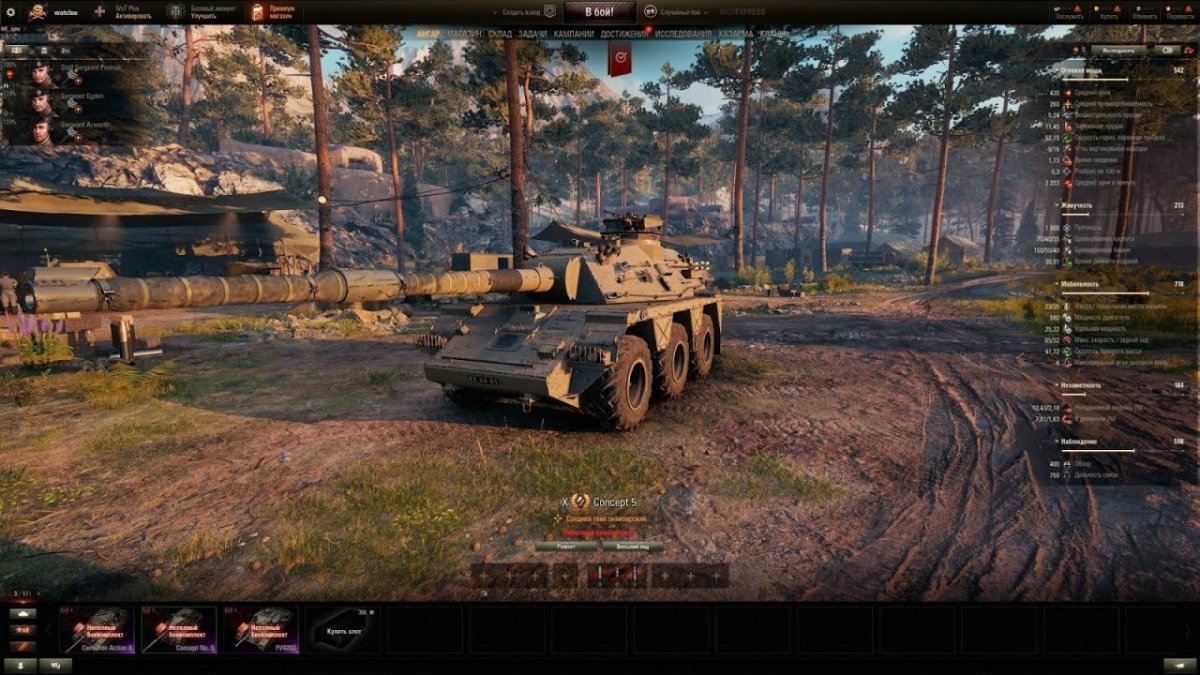Buy a new slot via Купить слот

(343, 630)
